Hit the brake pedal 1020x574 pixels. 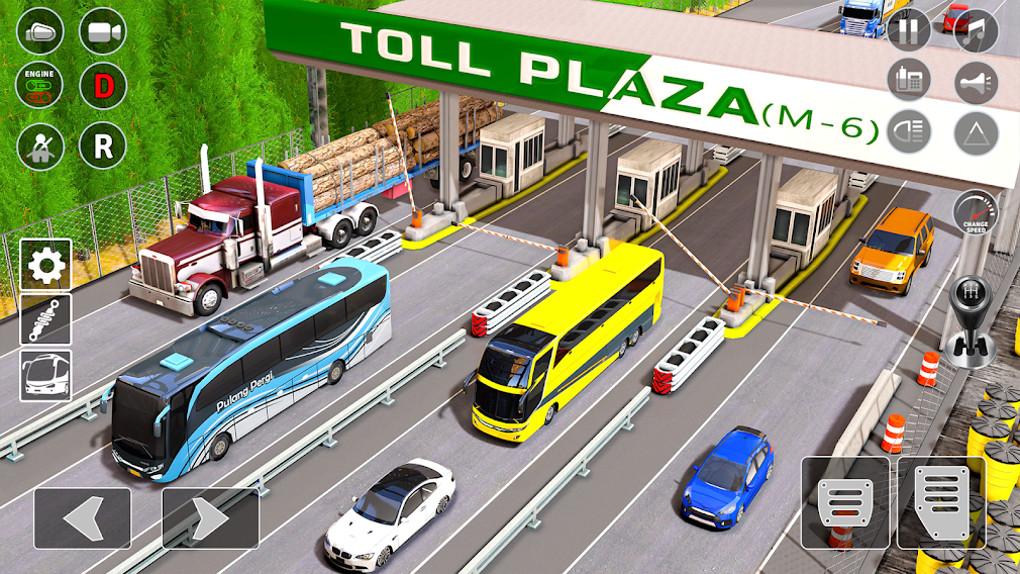click(x=845, y=502)
